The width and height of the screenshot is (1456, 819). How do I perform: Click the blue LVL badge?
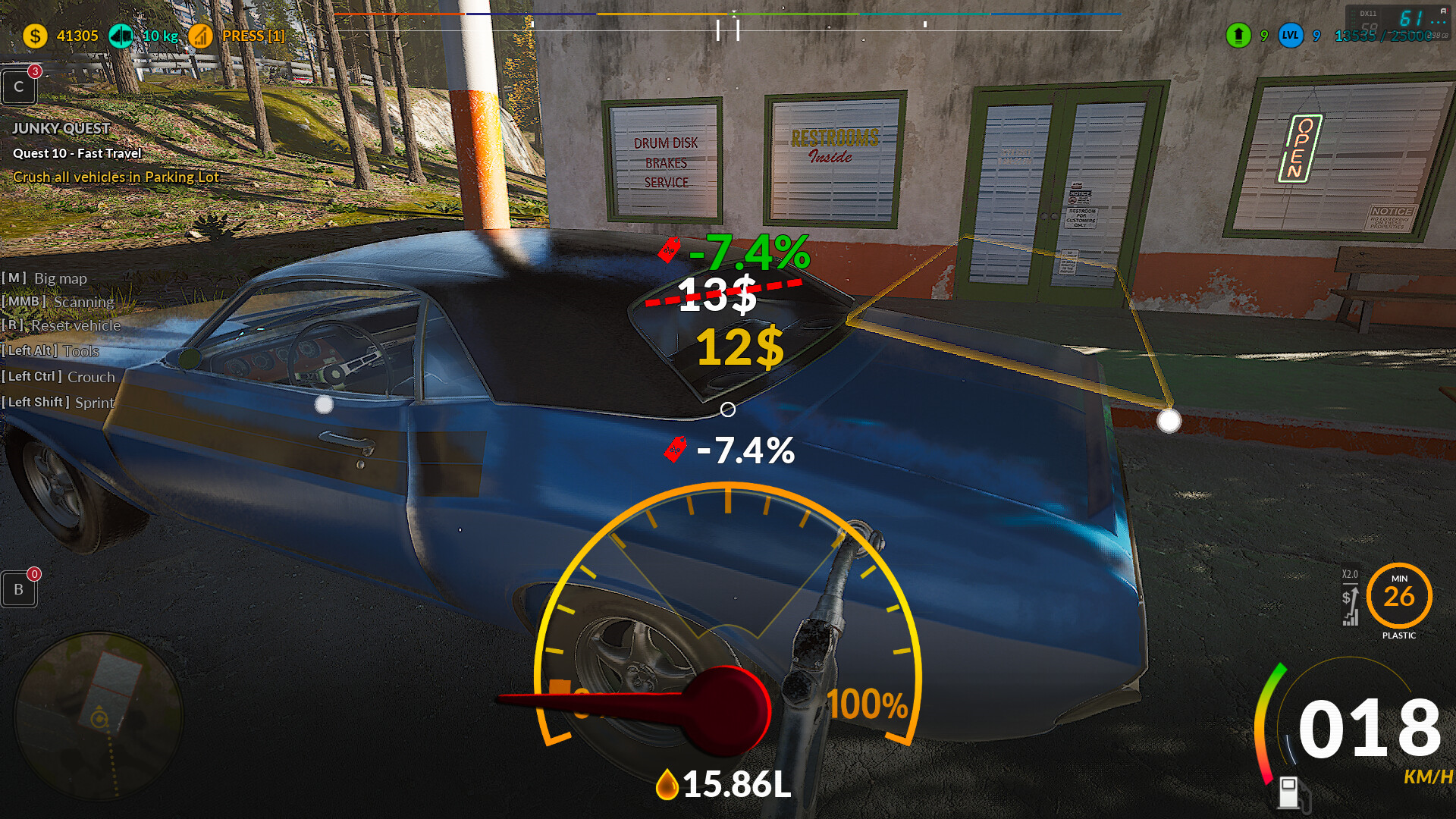1291,36
